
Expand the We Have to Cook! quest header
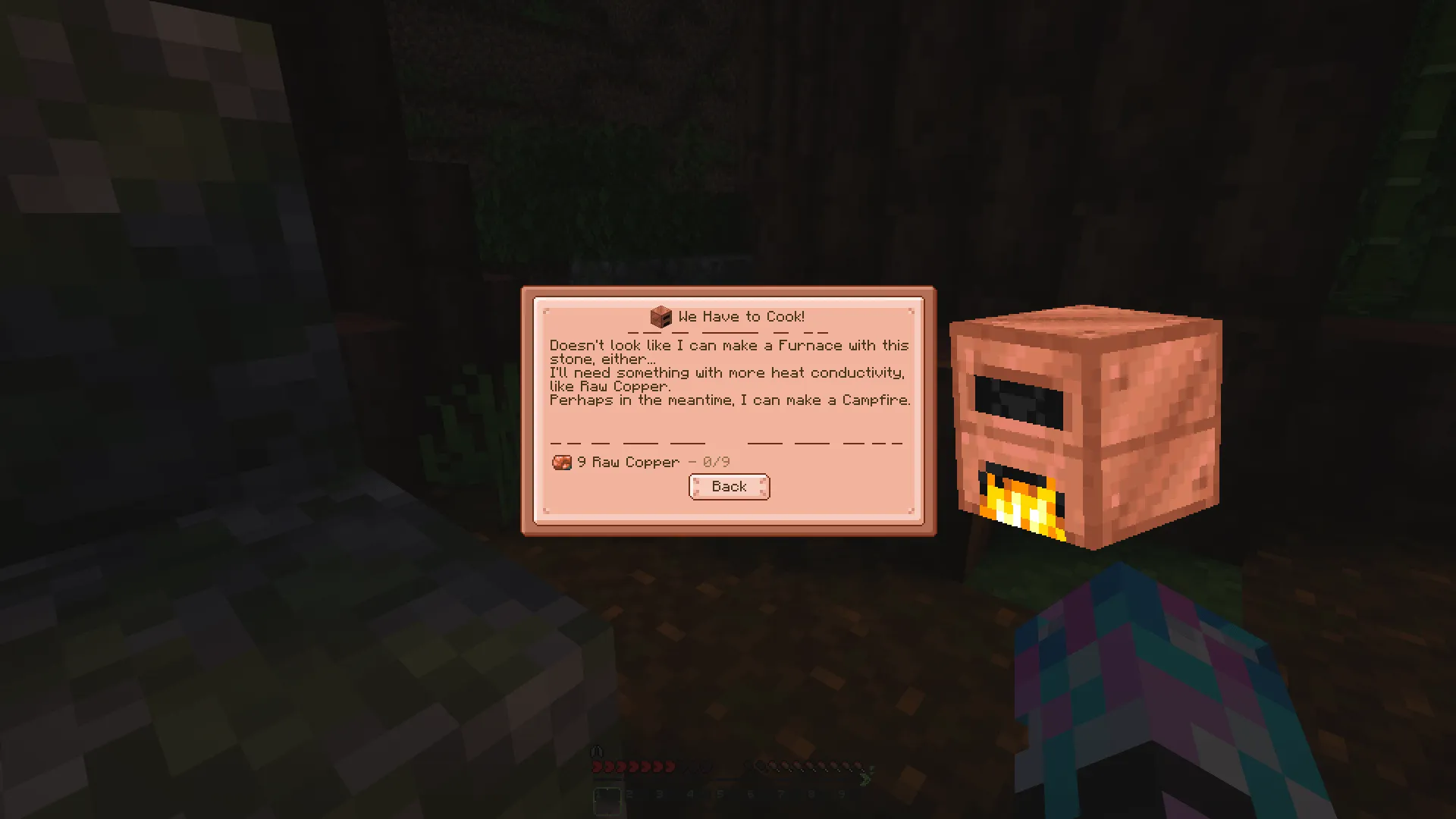click(x=729, y=316)
